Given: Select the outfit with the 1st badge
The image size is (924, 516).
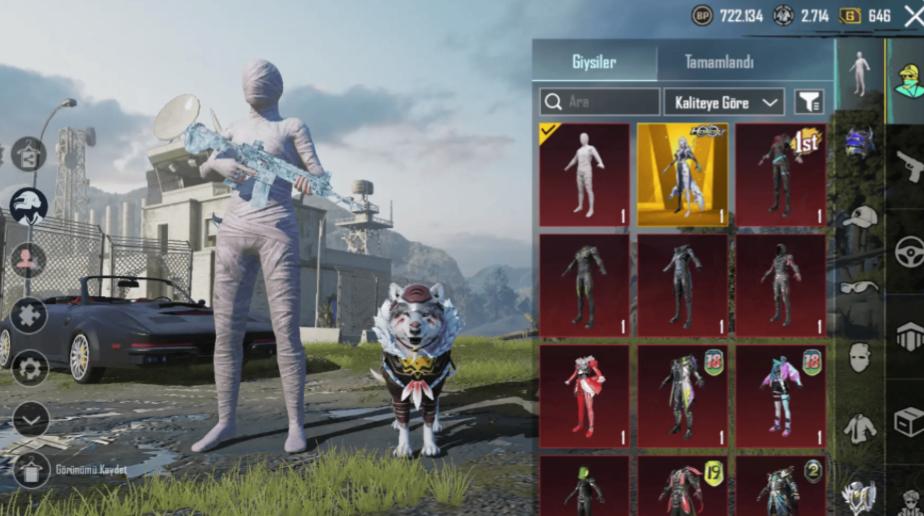Looking at the screenshot, I should click(780, 175).
